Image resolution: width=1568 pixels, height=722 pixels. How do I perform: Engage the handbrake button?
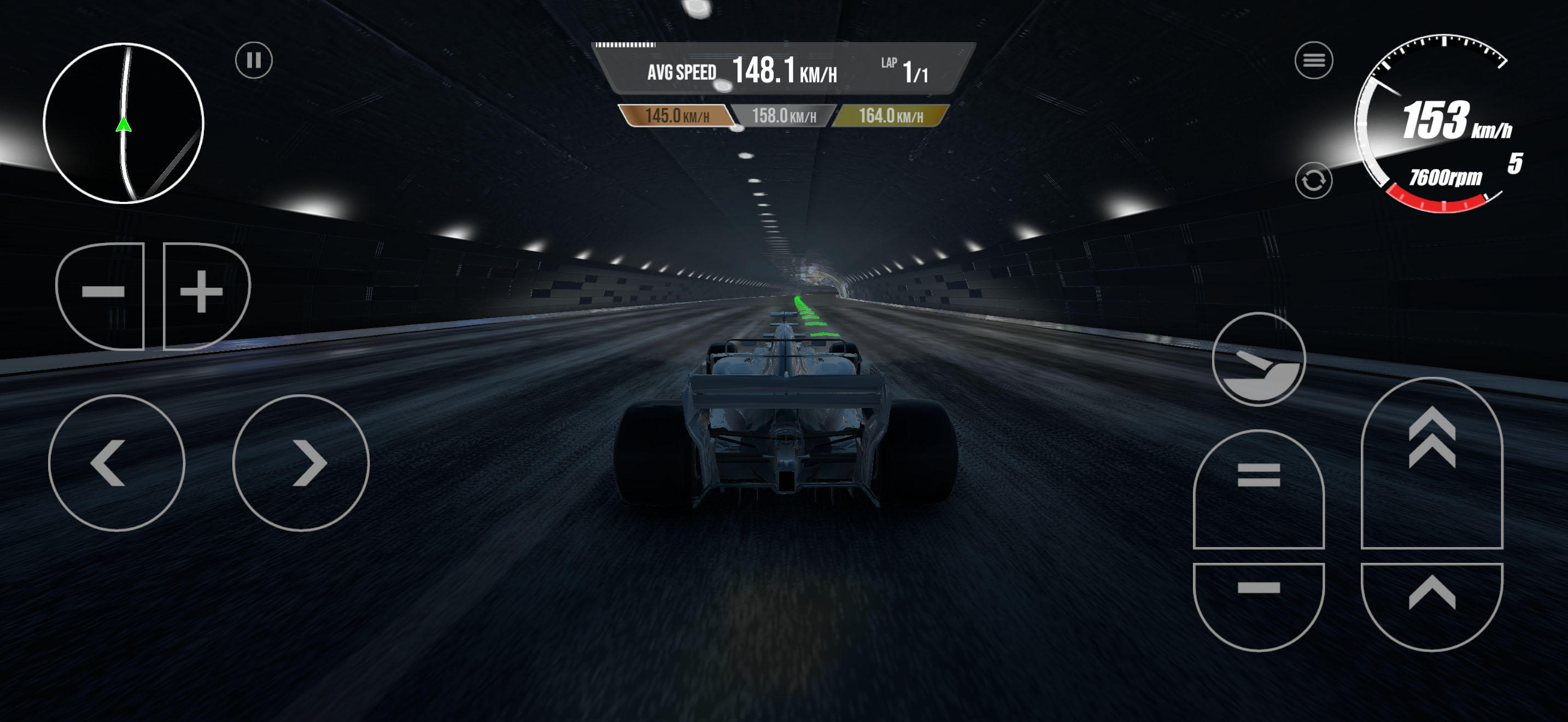[1258, 359]
